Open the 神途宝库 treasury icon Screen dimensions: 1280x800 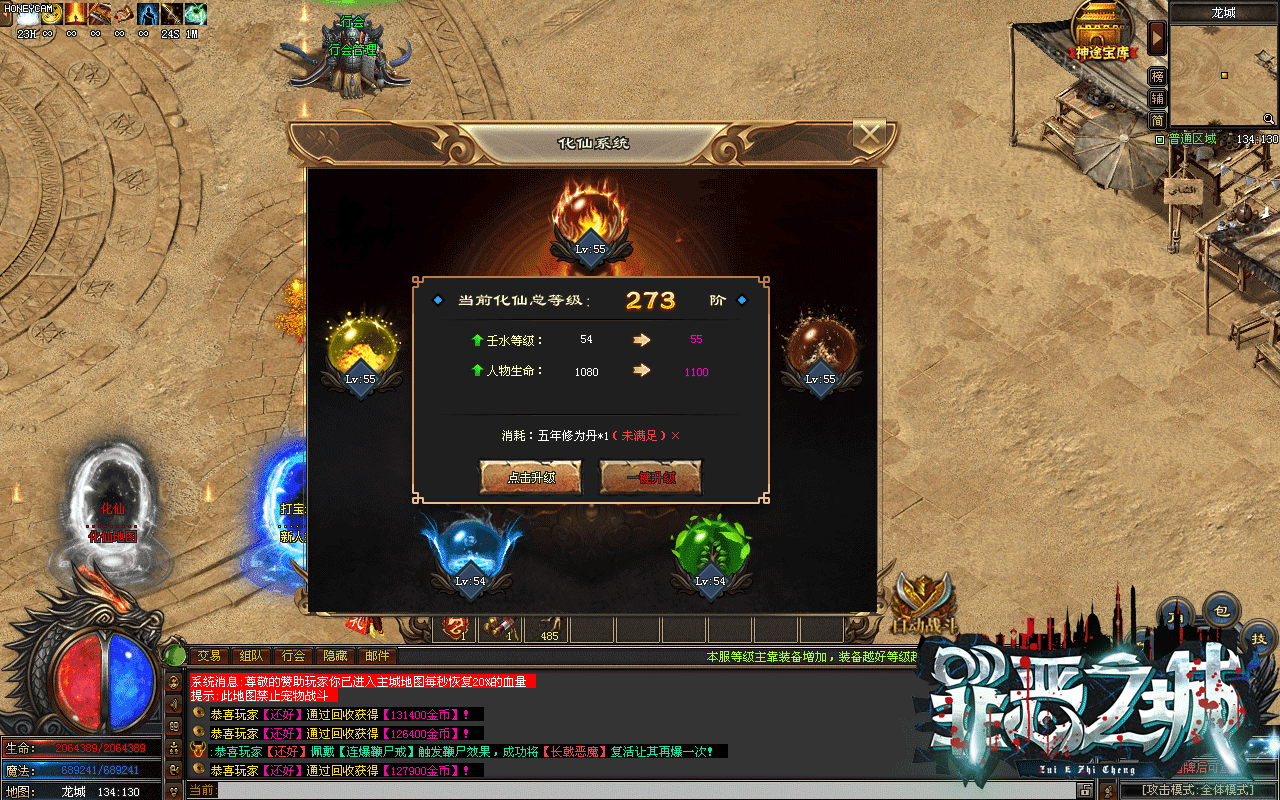pyautogui.click(x=1102, y=30)
